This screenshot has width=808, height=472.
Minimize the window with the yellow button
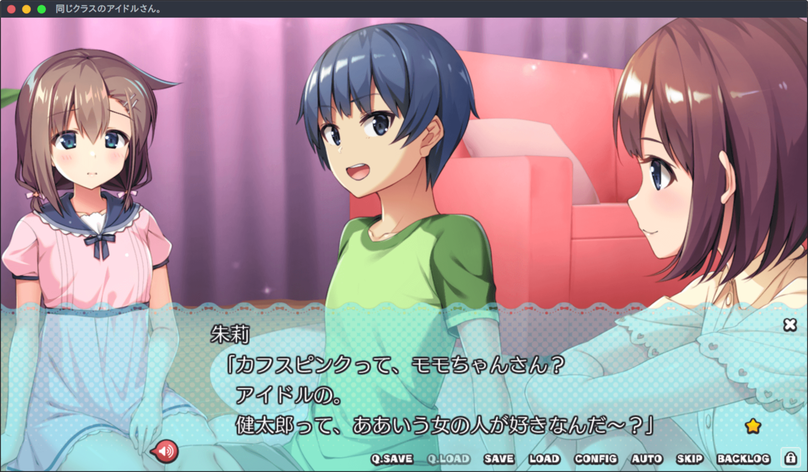point(25,8)
